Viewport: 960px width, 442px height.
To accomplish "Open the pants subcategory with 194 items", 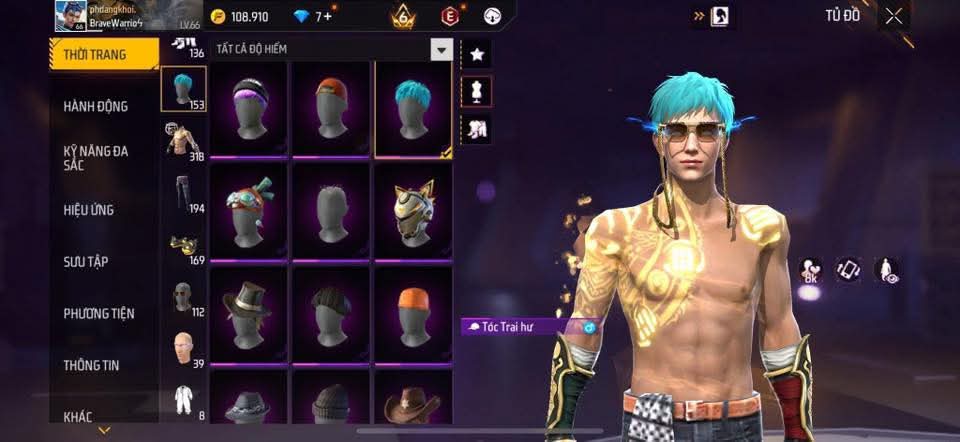I will coord(183,193).
